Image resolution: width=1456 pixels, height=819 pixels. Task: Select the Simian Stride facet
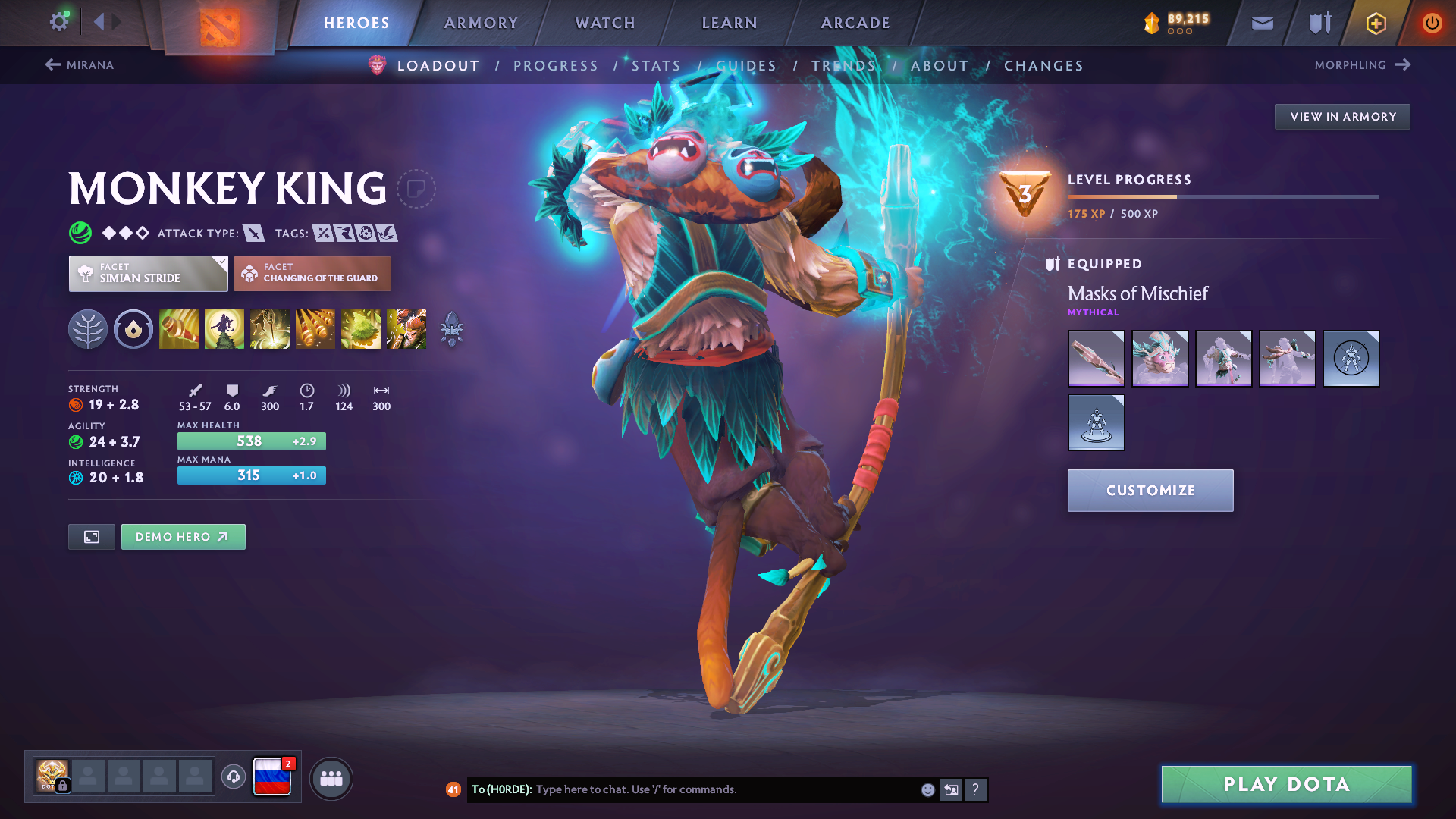click(x=148, y=274)
